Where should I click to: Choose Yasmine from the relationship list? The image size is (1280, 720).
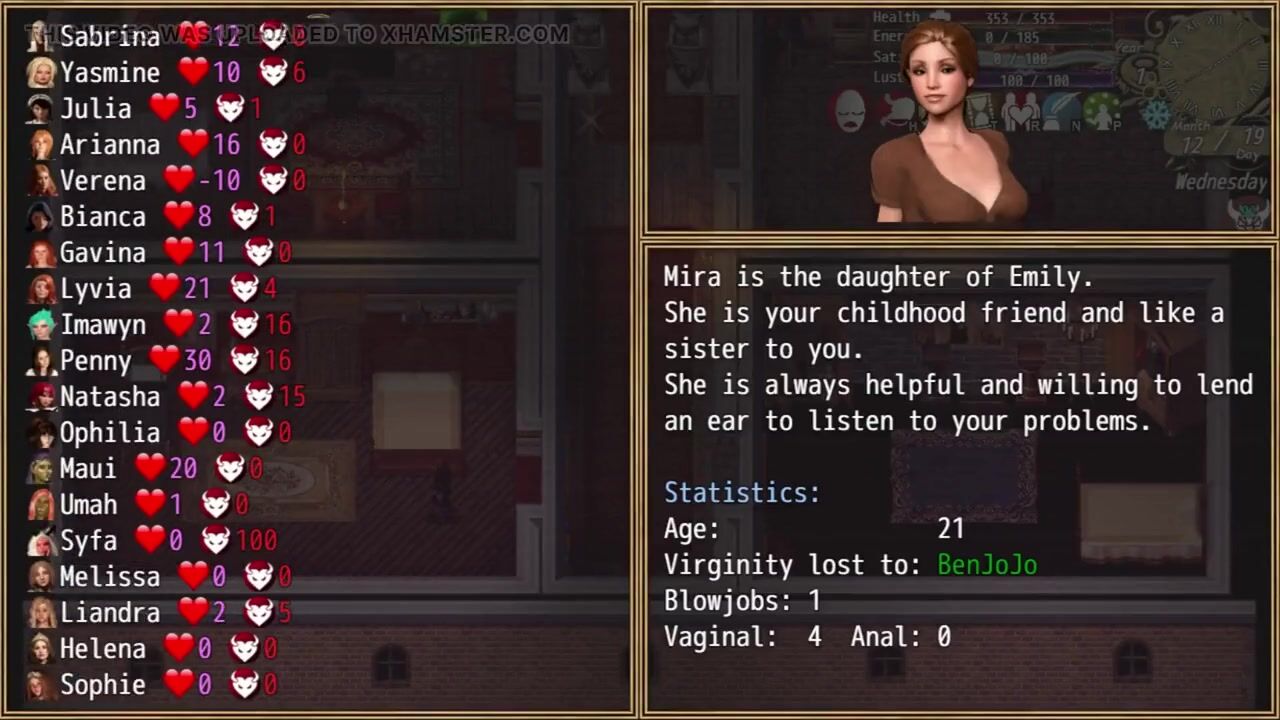click(109, 73)
